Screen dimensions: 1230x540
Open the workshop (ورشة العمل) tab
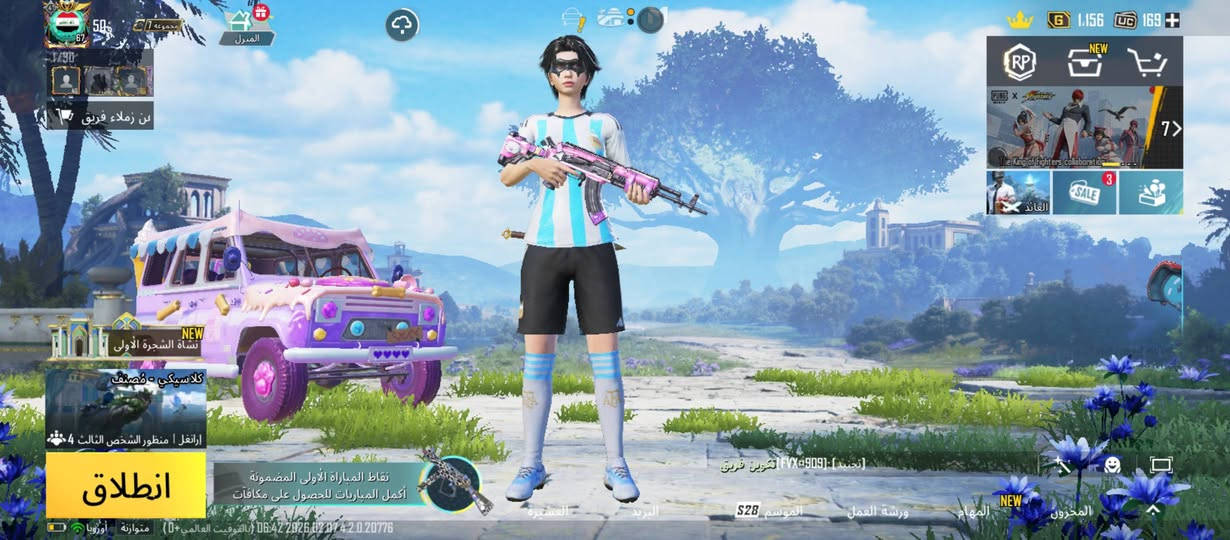pos(877,511)
